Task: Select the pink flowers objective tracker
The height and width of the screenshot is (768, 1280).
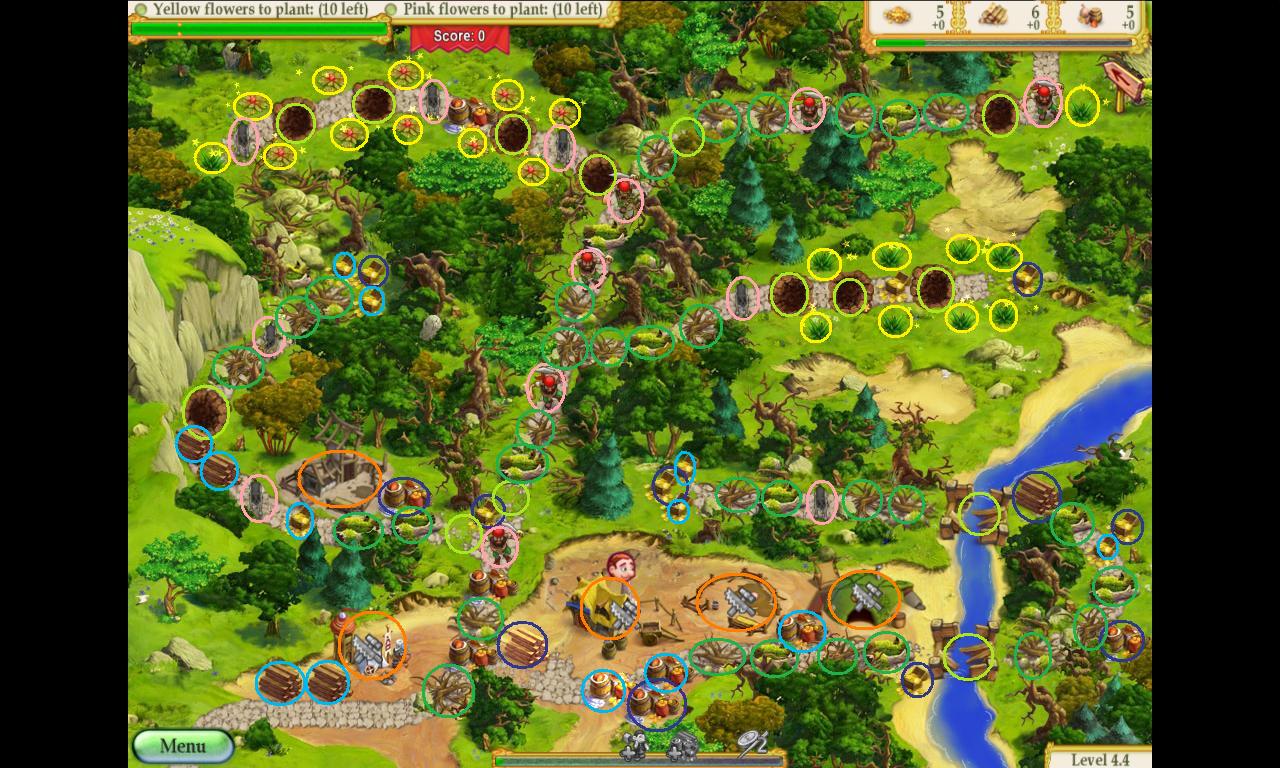Action: pyautogui.click(x=502, y=10)
